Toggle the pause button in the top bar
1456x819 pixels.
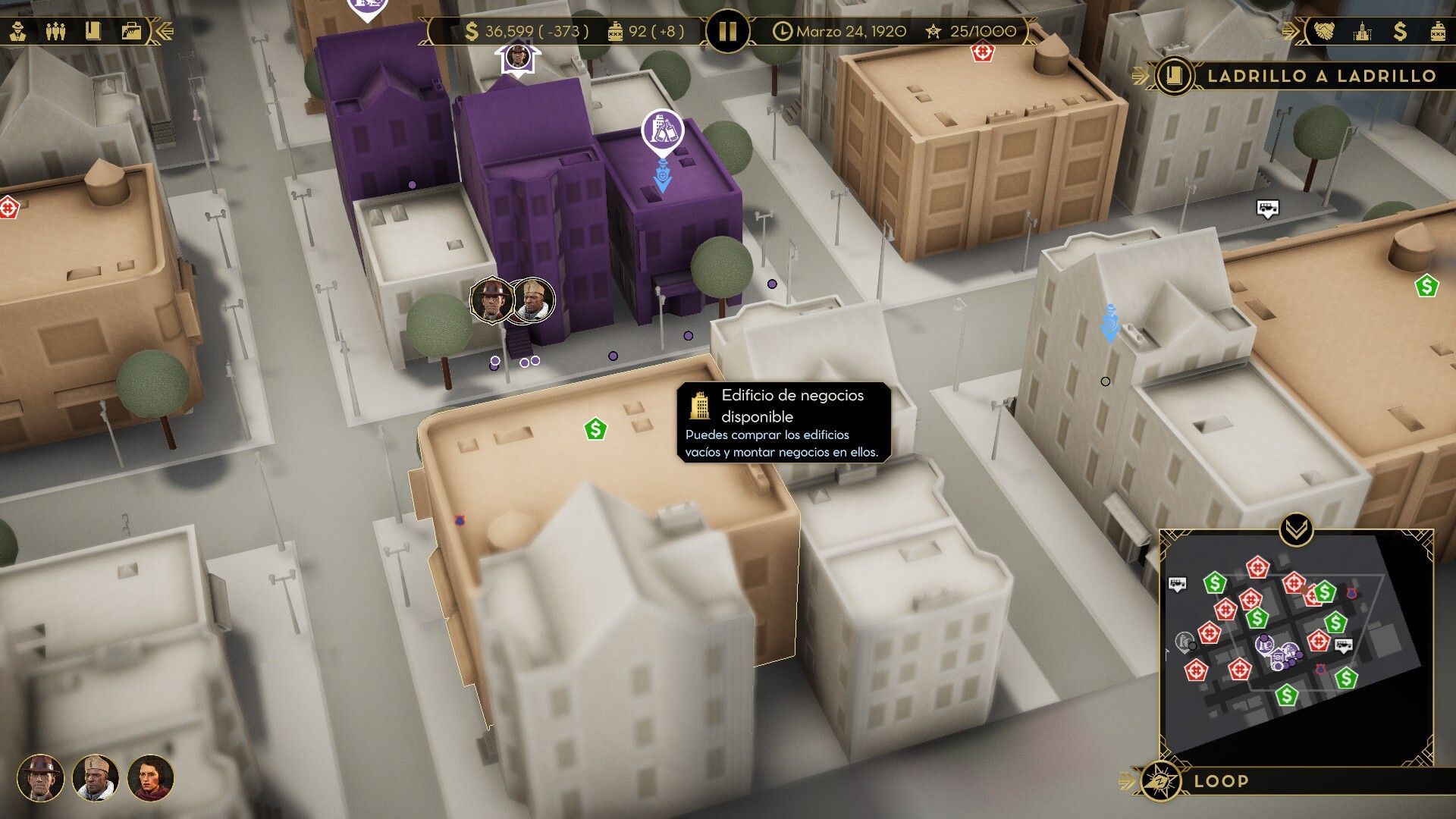point(727,32)
